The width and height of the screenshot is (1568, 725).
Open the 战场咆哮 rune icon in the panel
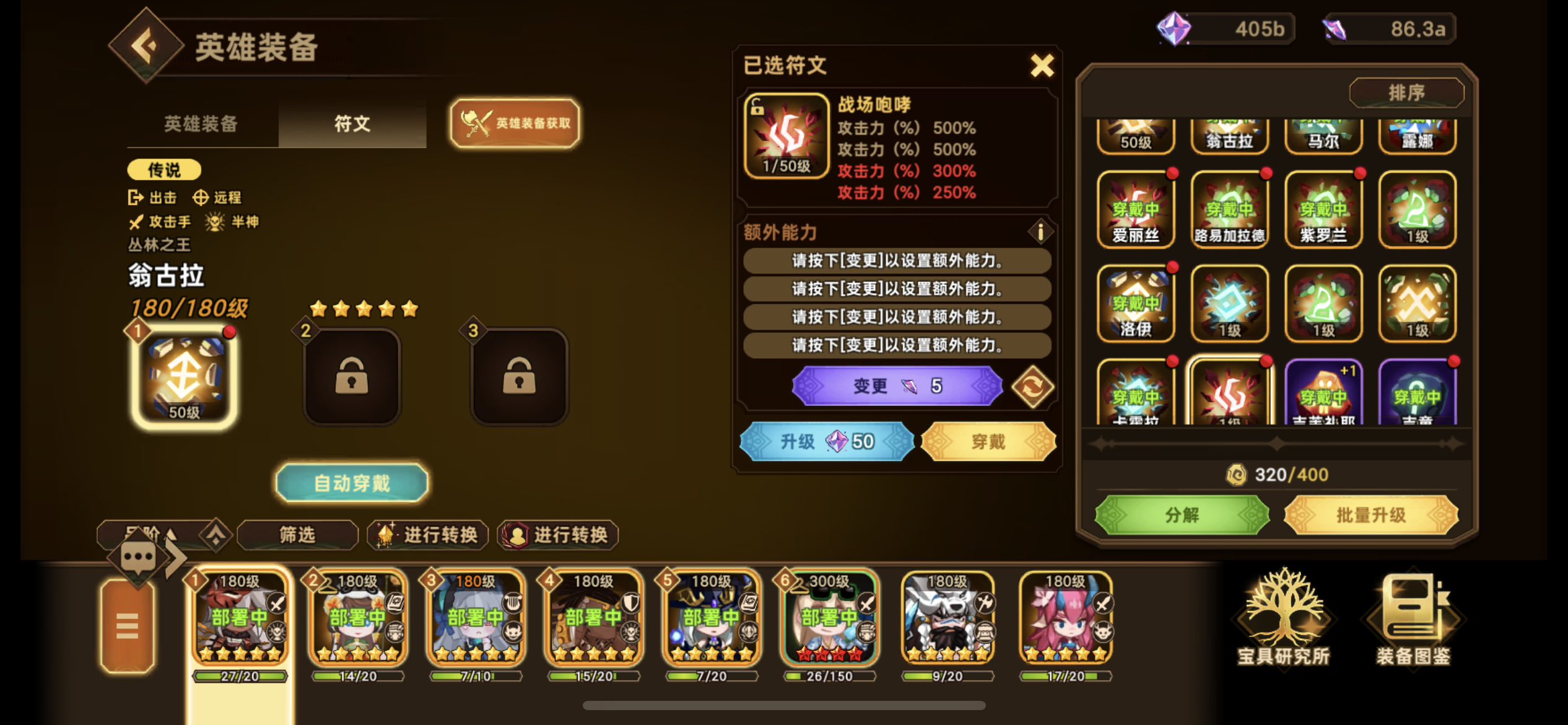tap(785, 135)
